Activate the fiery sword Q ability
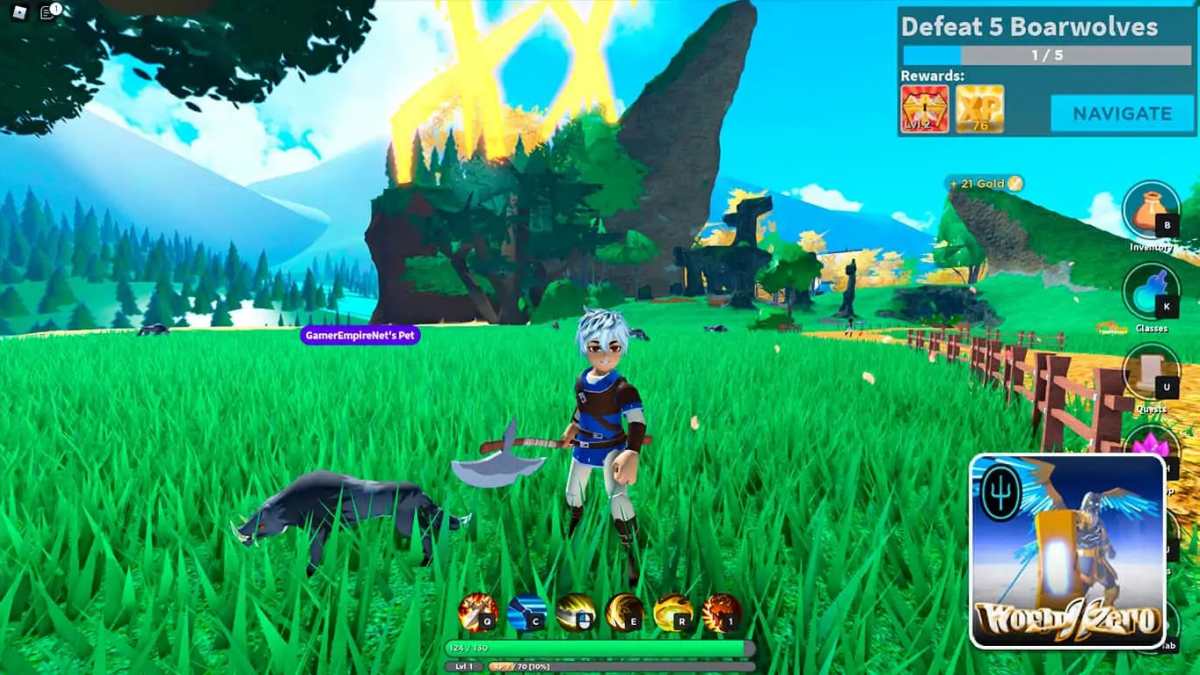The height and width of the screenshot is (675, 1200). coord(478,612)
